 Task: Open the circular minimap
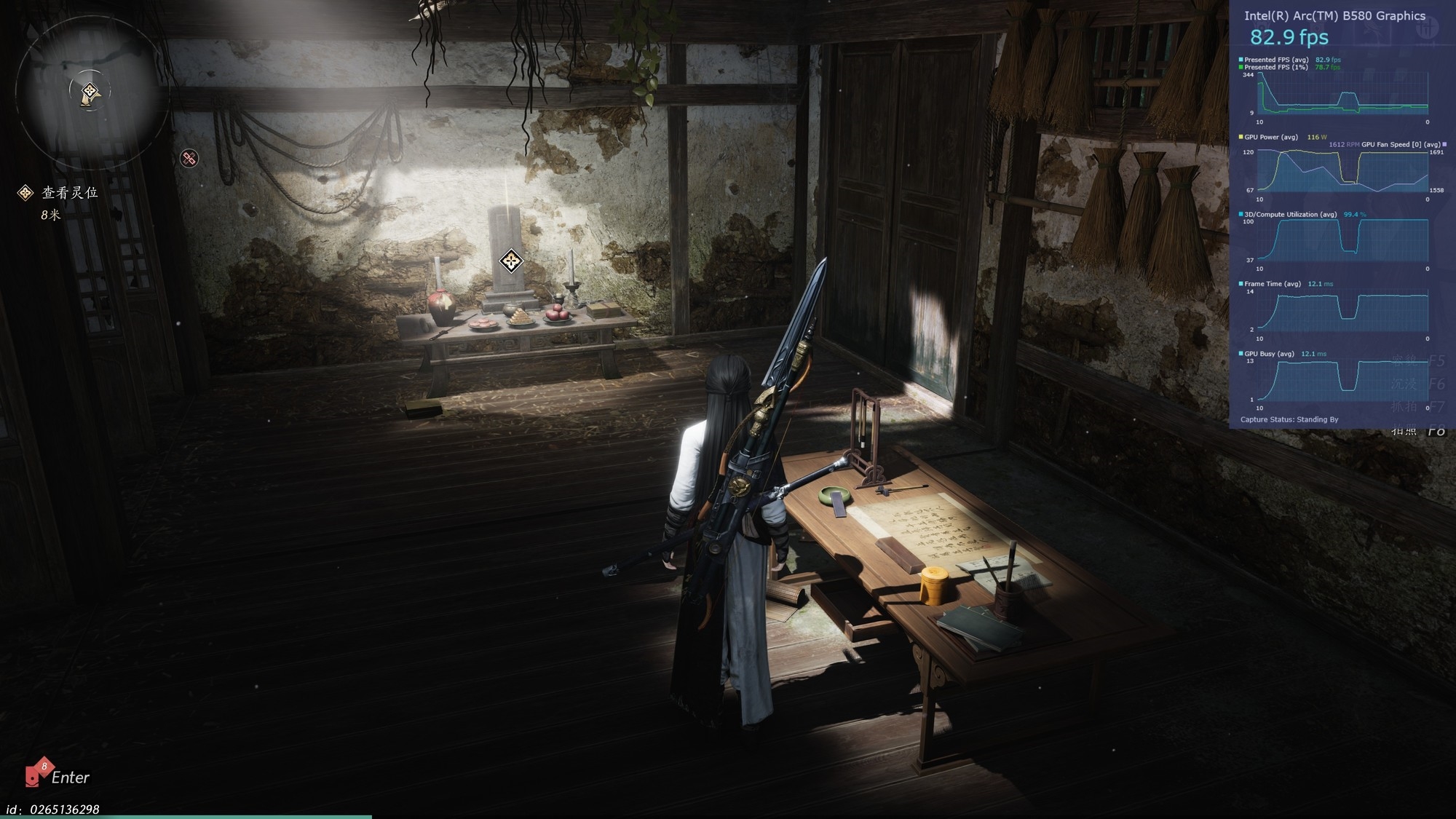90,92
